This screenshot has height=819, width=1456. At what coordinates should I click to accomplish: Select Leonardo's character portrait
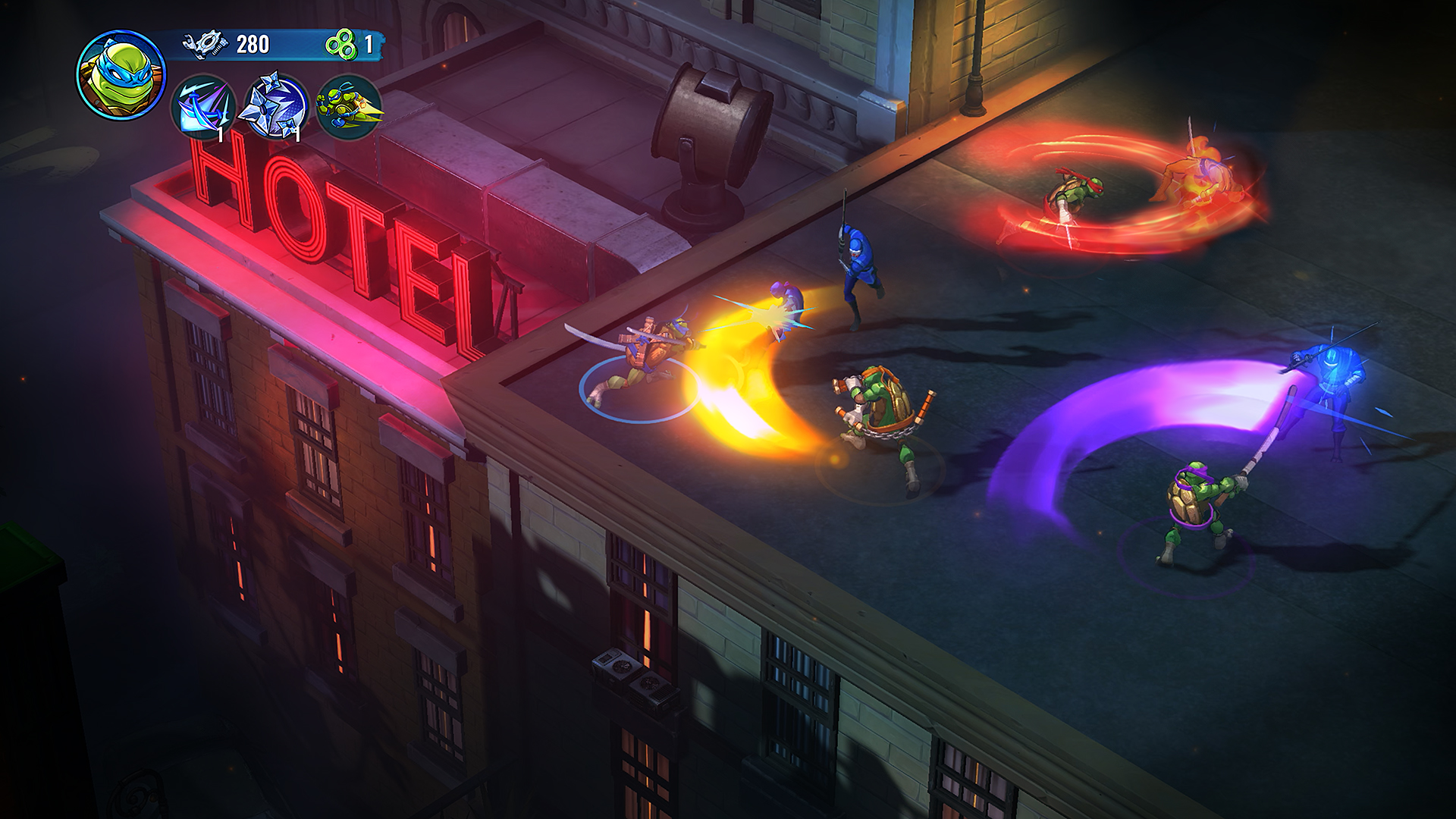coord(121,72)
